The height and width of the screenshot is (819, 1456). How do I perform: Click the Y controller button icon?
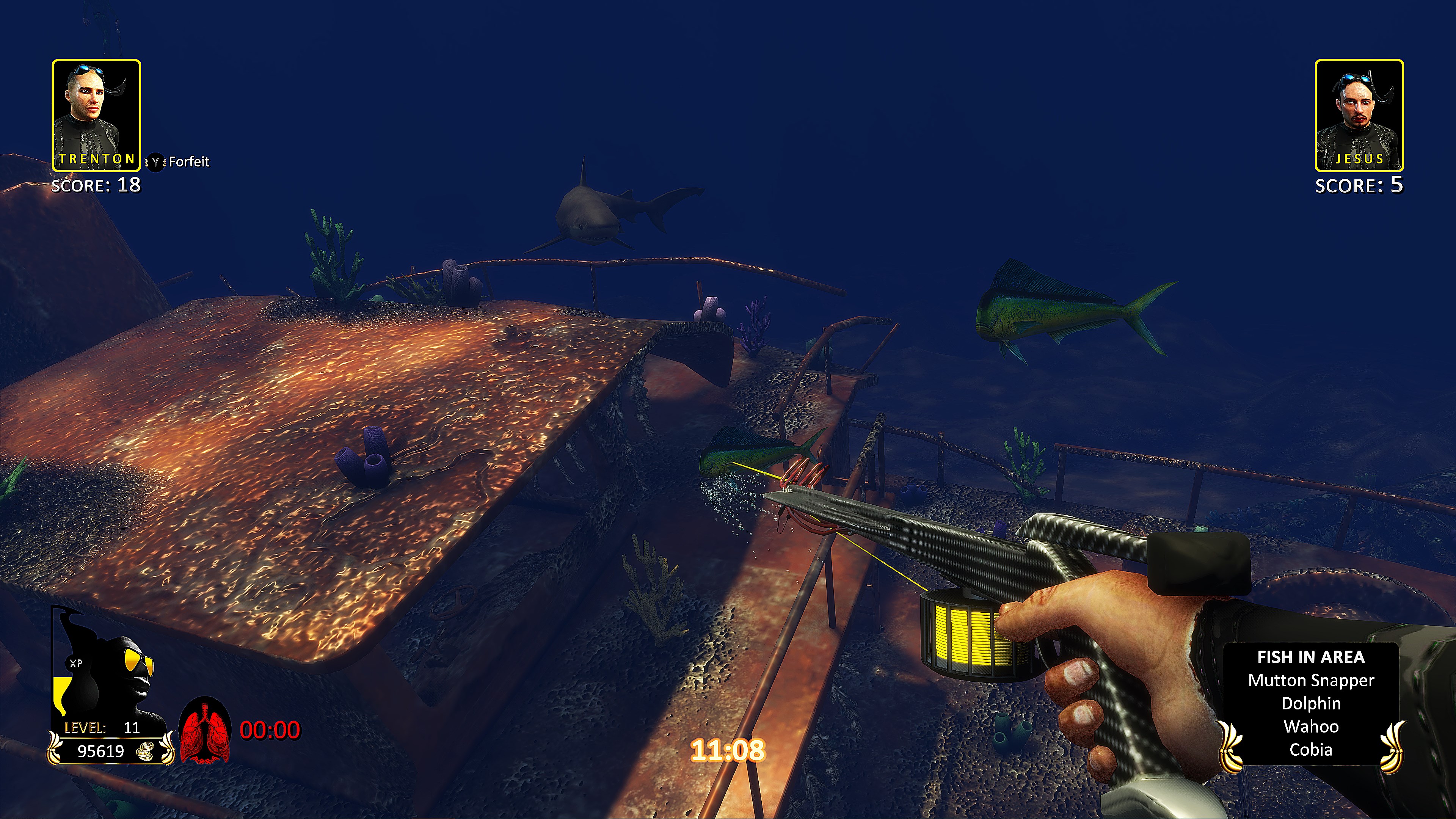157,162
